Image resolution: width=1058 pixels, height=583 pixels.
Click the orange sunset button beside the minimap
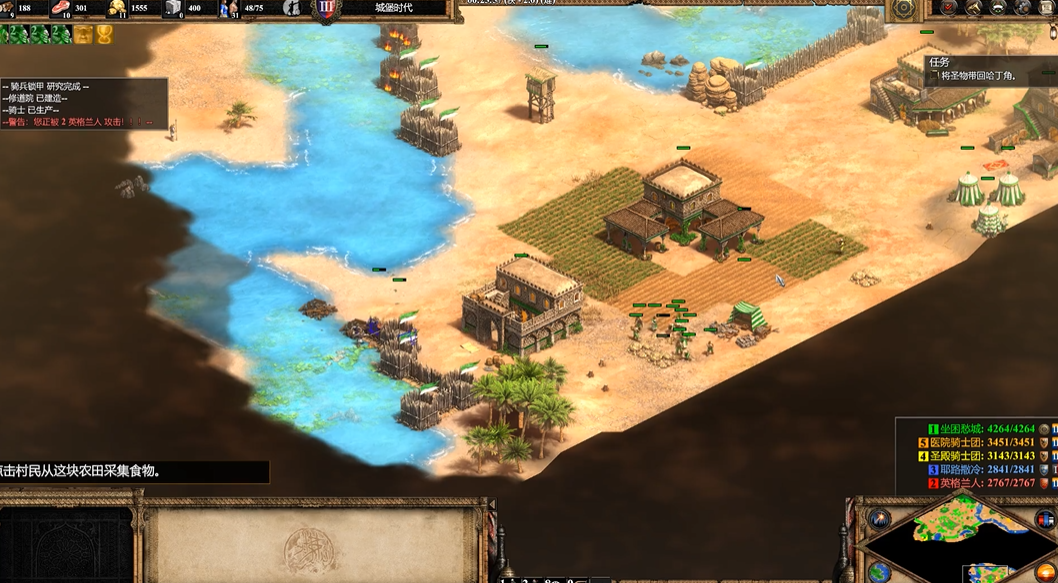click(1045, 573)
